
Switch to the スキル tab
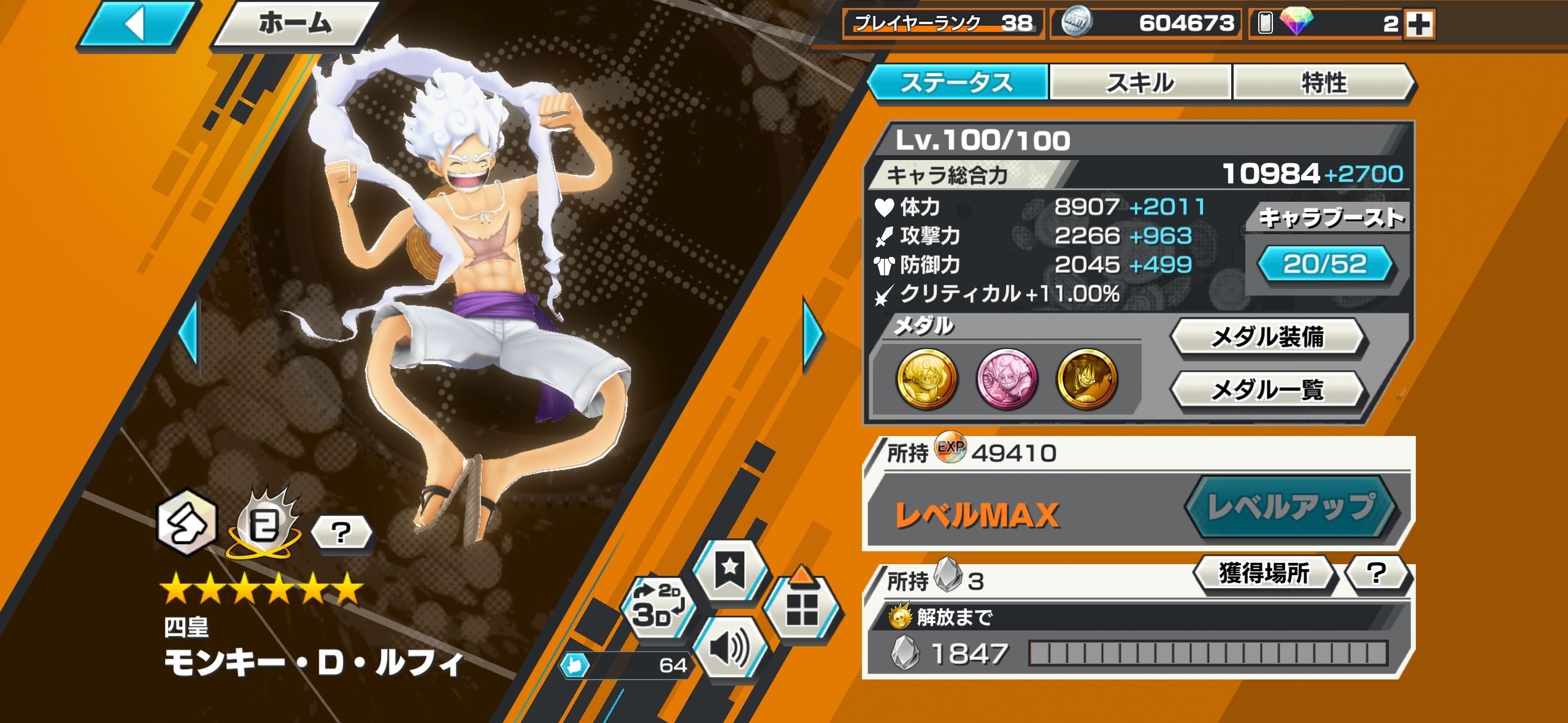coord(1140,83)
